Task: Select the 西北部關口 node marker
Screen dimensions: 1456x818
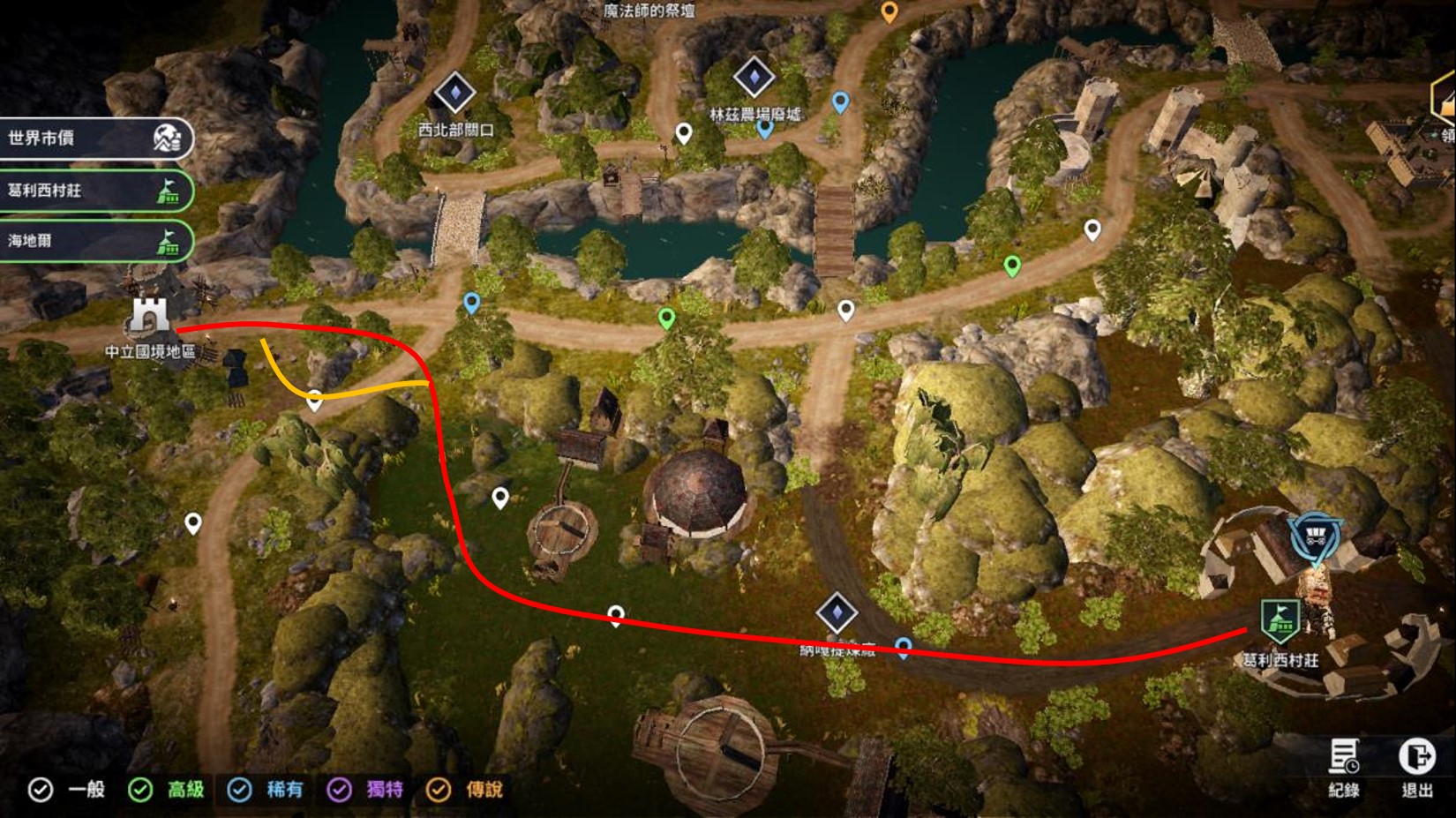Action: click(455, 93)
